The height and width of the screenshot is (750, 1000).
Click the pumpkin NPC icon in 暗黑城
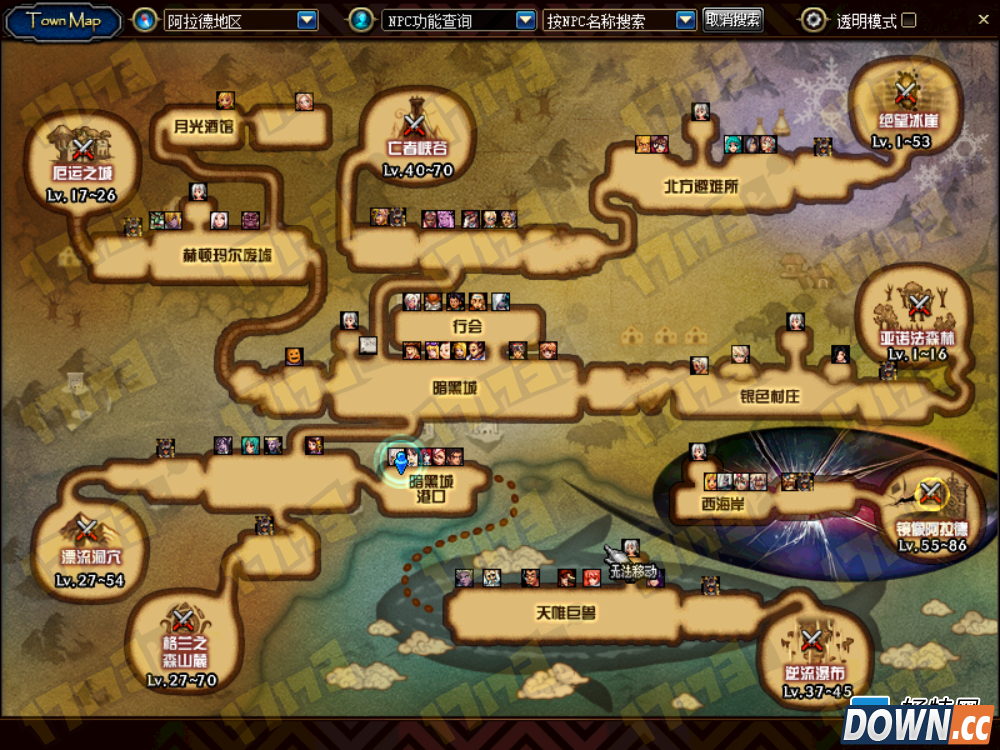point(294,355)
